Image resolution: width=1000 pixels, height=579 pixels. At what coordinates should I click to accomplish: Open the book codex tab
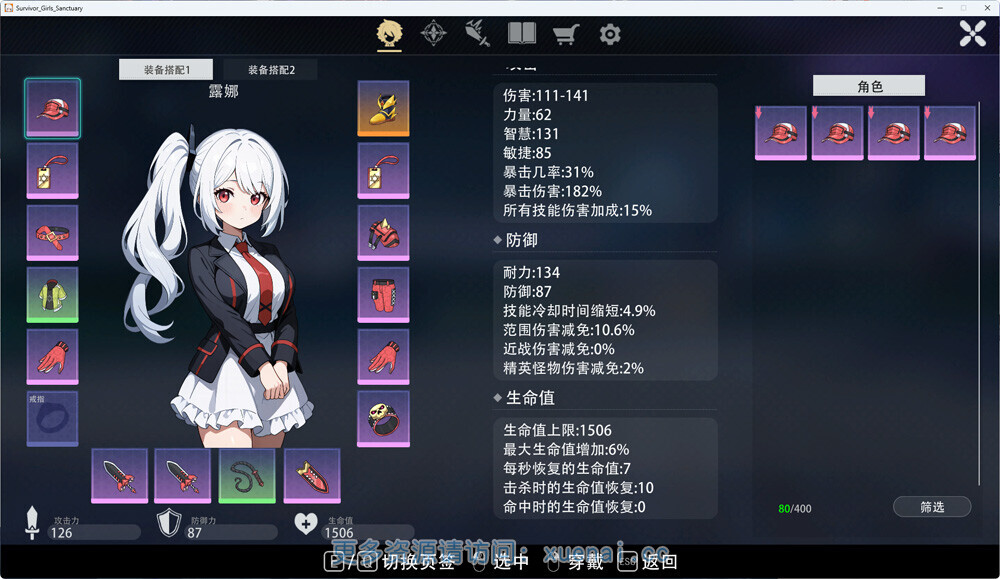pyautogui.click(x=522, y=34)
